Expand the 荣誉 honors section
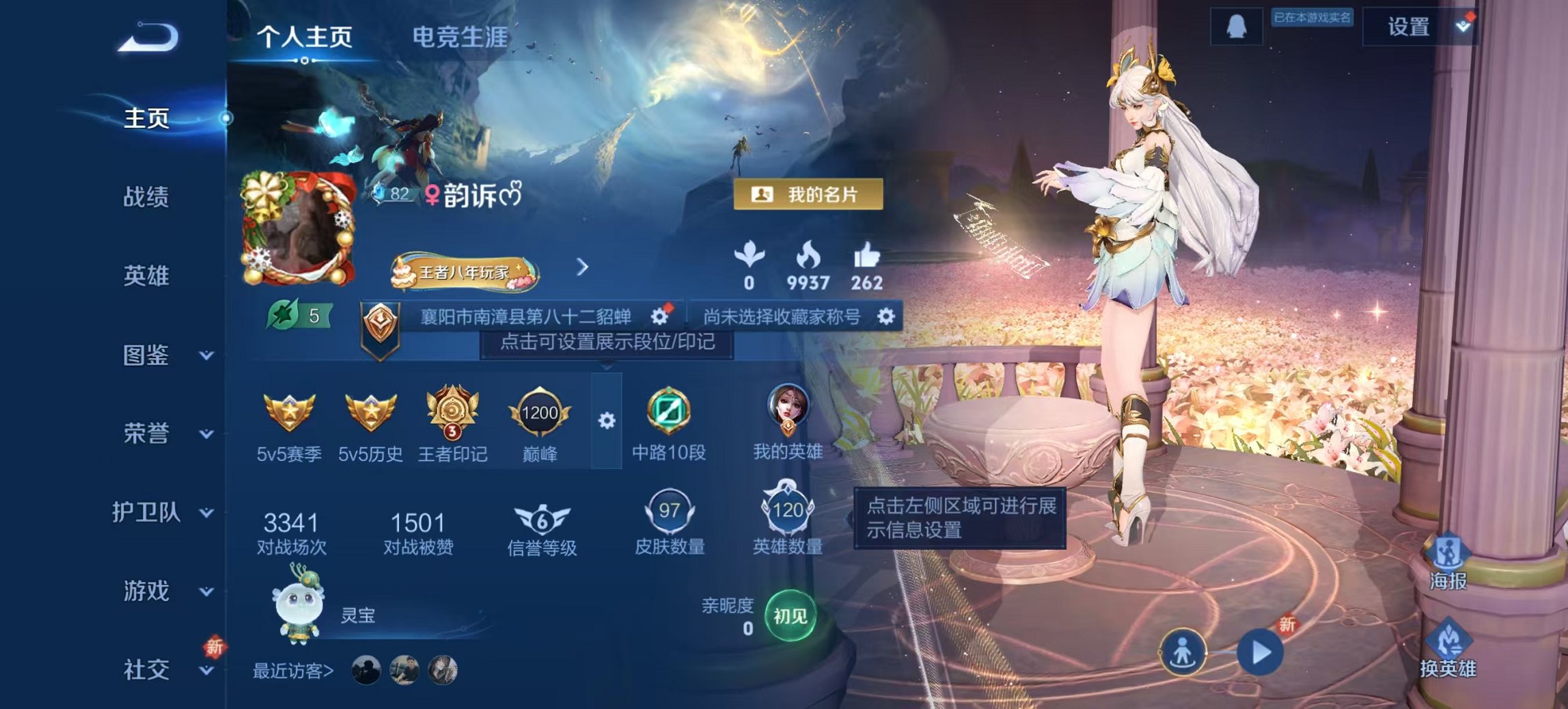This screenshot has width=1568, height=709. 147,433
